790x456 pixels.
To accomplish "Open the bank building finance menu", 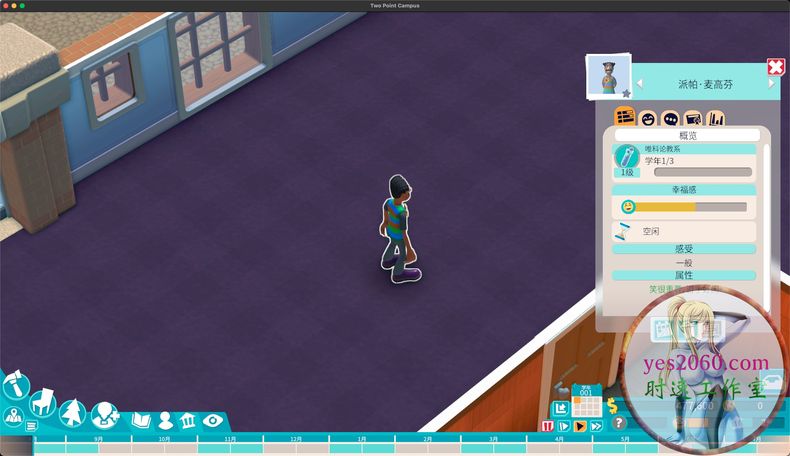I will tap(188, 420).
